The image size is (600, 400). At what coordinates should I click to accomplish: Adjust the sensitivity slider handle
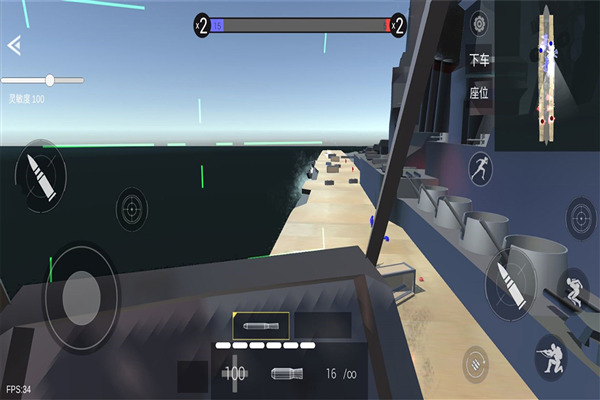(48, 80)
